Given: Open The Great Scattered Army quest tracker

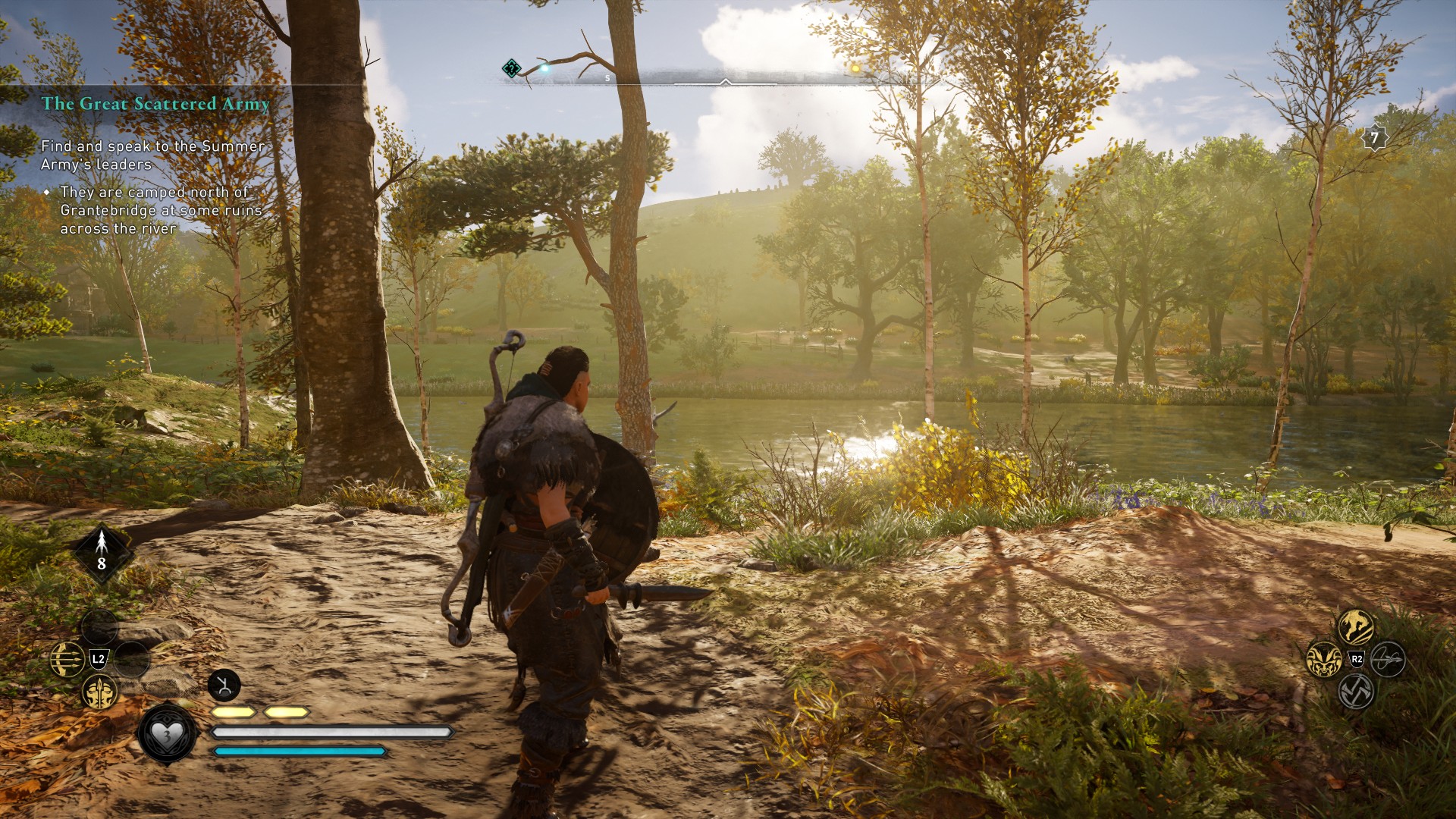Looking at the screenshot, I should (x=155, y=103).
